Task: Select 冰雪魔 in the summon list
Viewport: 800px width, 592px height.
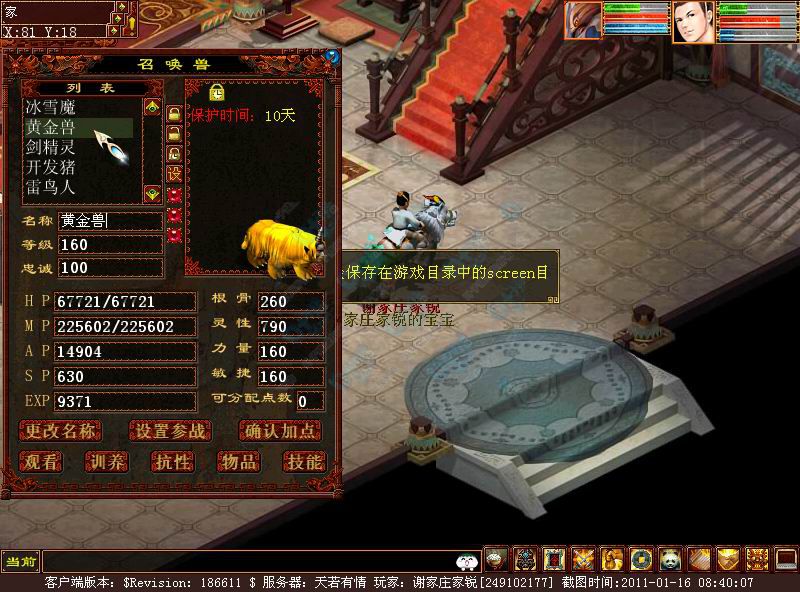Action: click(50, 107)
